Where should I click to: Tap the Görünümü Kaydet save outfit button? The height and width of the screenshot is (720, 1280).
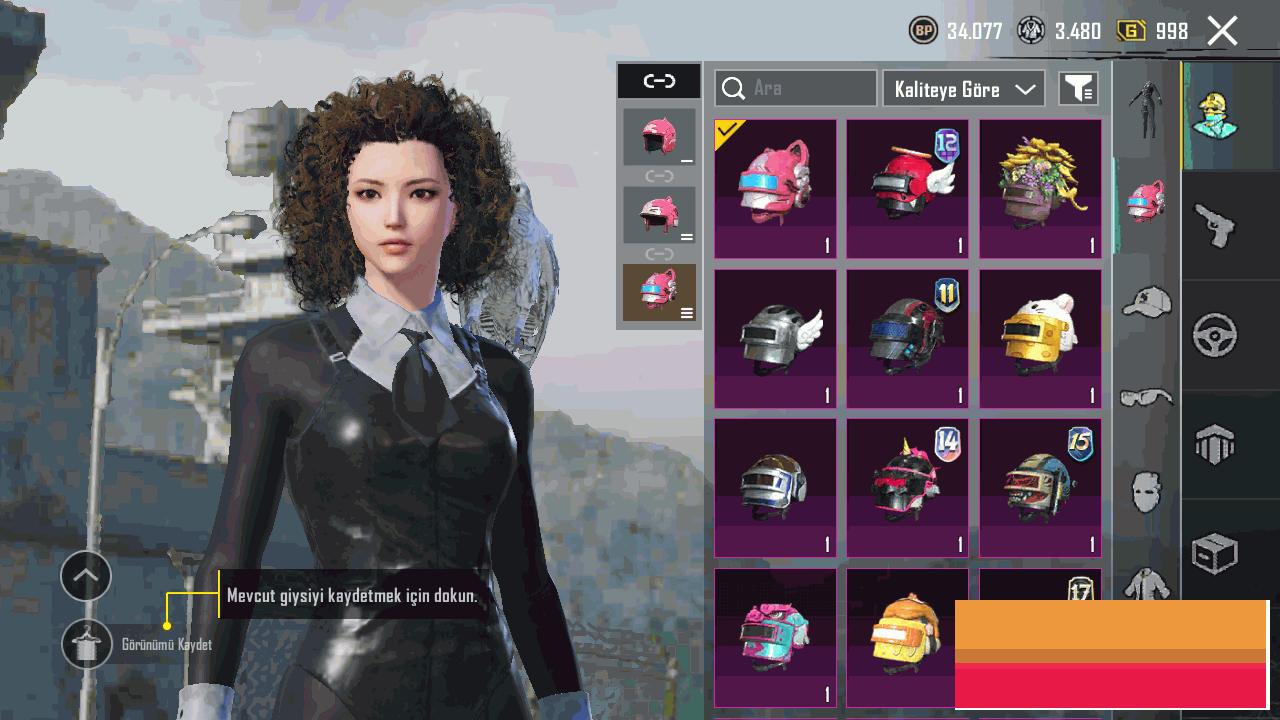(x=87, y=644)
